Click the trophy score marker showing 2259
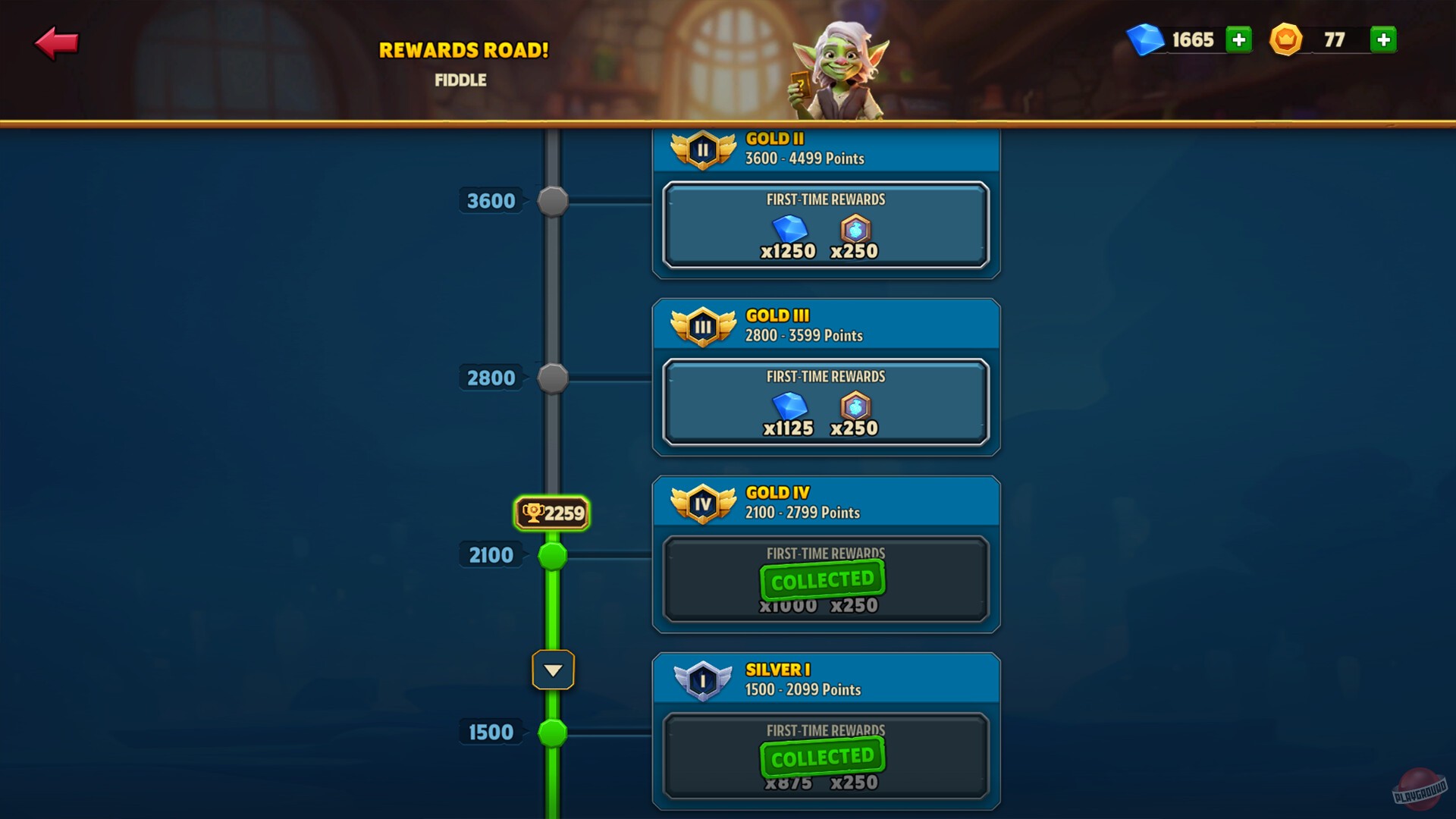Screen dimensions: 1456x819 [x=552, y=513]
